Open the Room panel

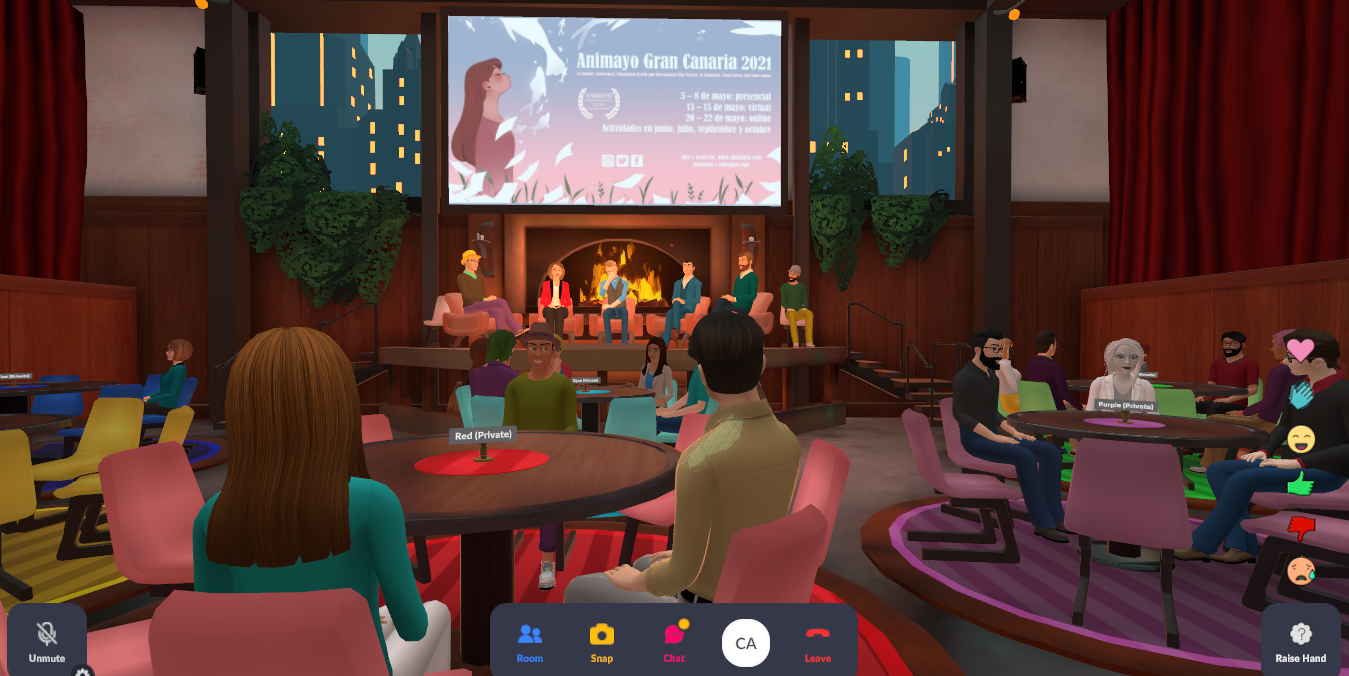pos(530,641)
